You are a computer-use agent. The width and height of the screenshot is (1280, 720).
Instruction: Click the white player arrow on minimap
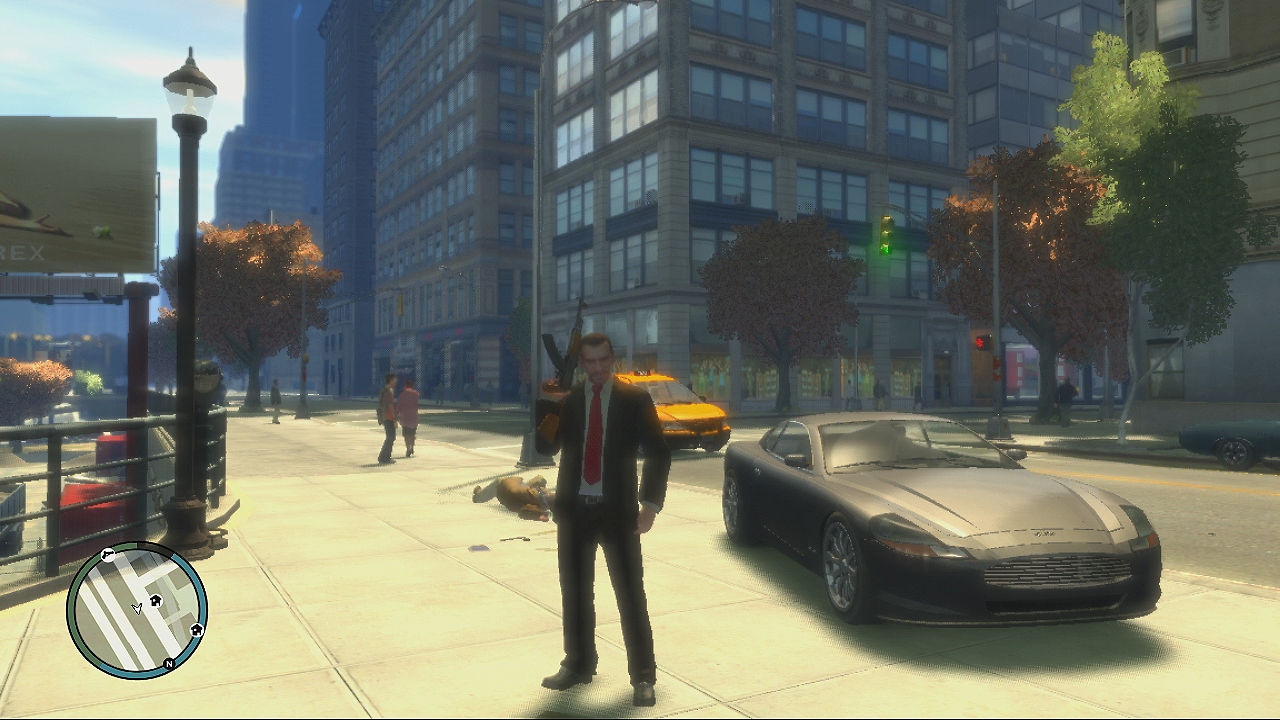(x=137, y=608)
